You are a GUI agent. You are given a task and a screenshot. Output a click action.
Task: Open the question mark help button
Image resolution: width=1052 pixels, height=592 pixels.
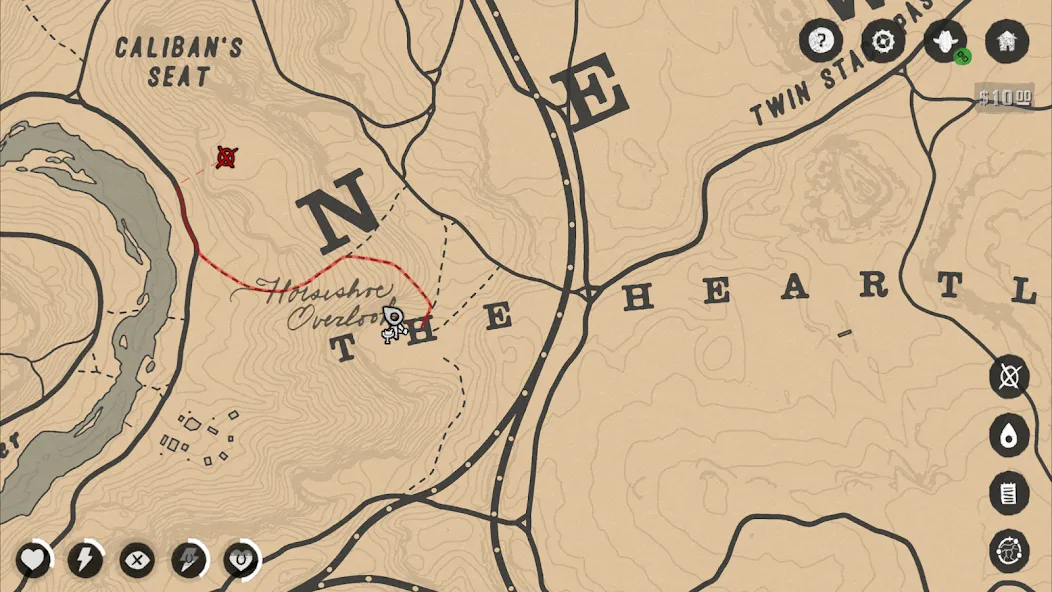tap(820, 41)
